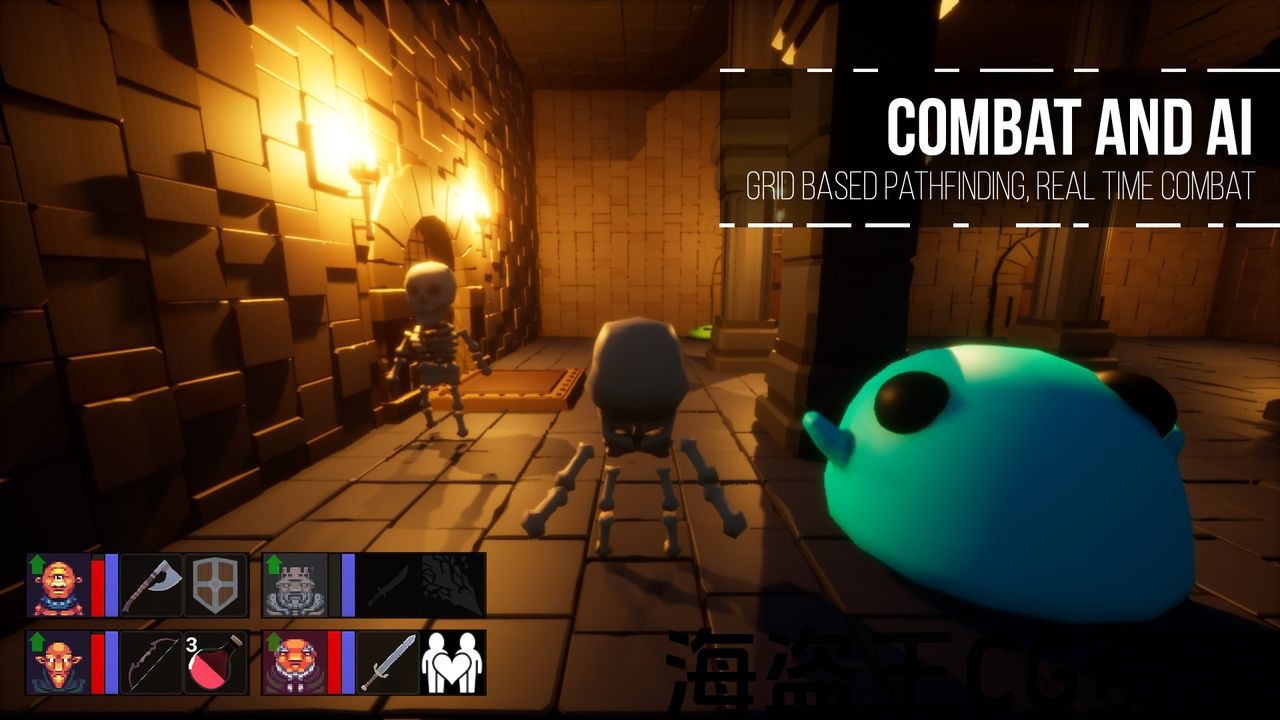Use the wooden shield slot
The image size is (1280, 720).
pos(215,585)
